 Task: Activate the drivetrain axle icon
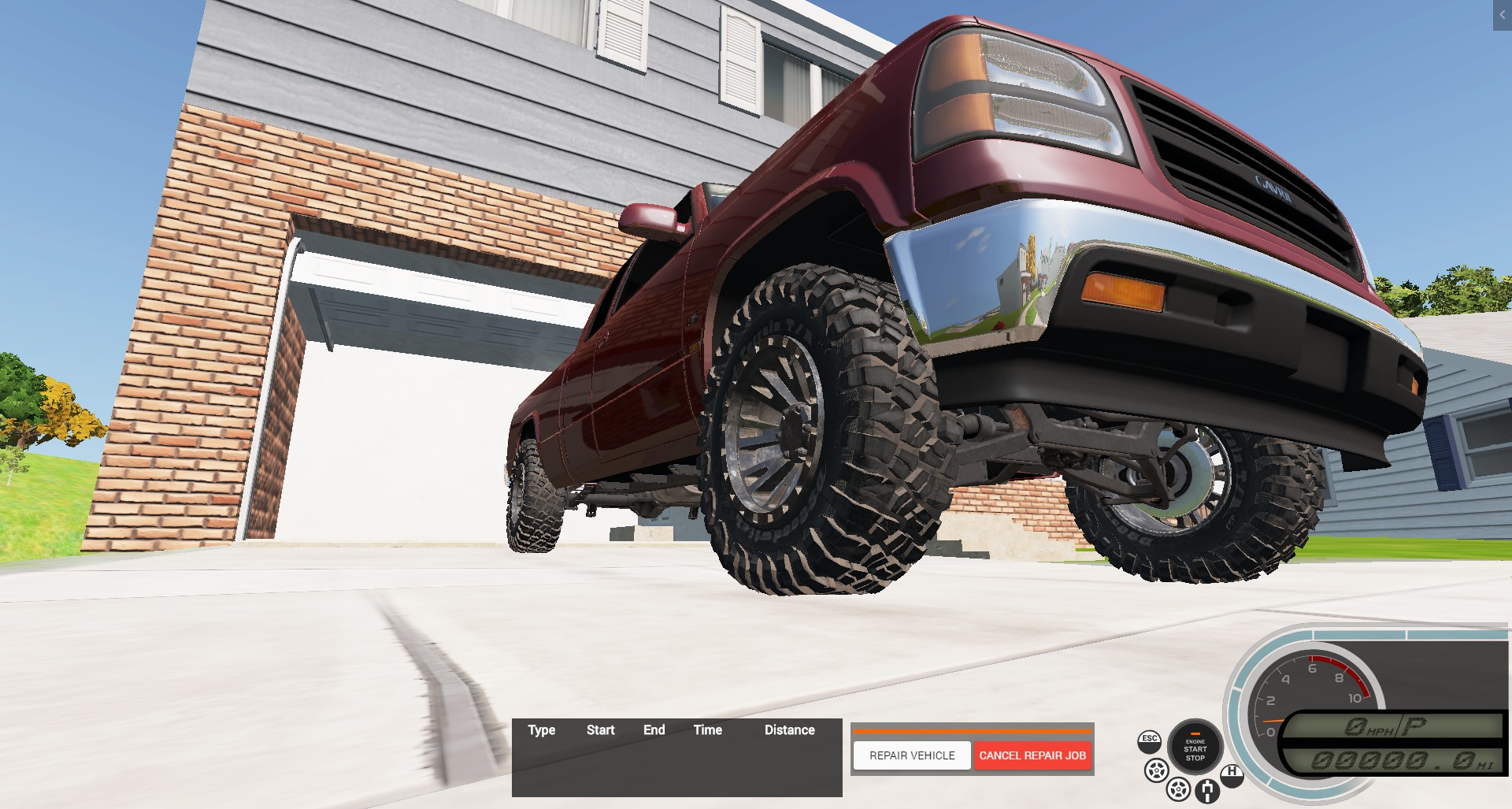point(1206,790)
